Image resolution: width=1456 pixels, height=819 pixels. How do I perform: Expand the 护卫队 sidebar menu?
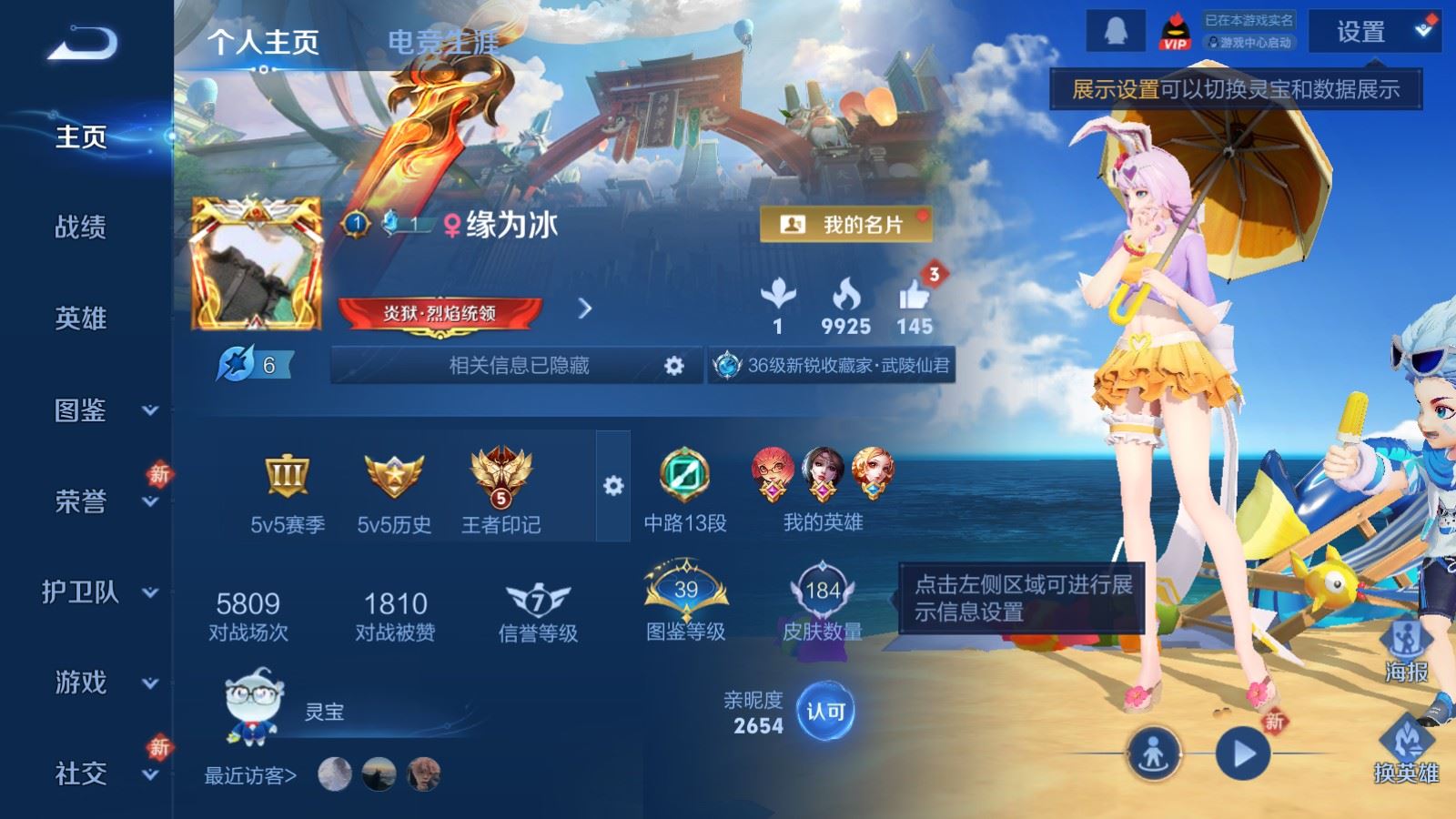click(x=98, y=591)
